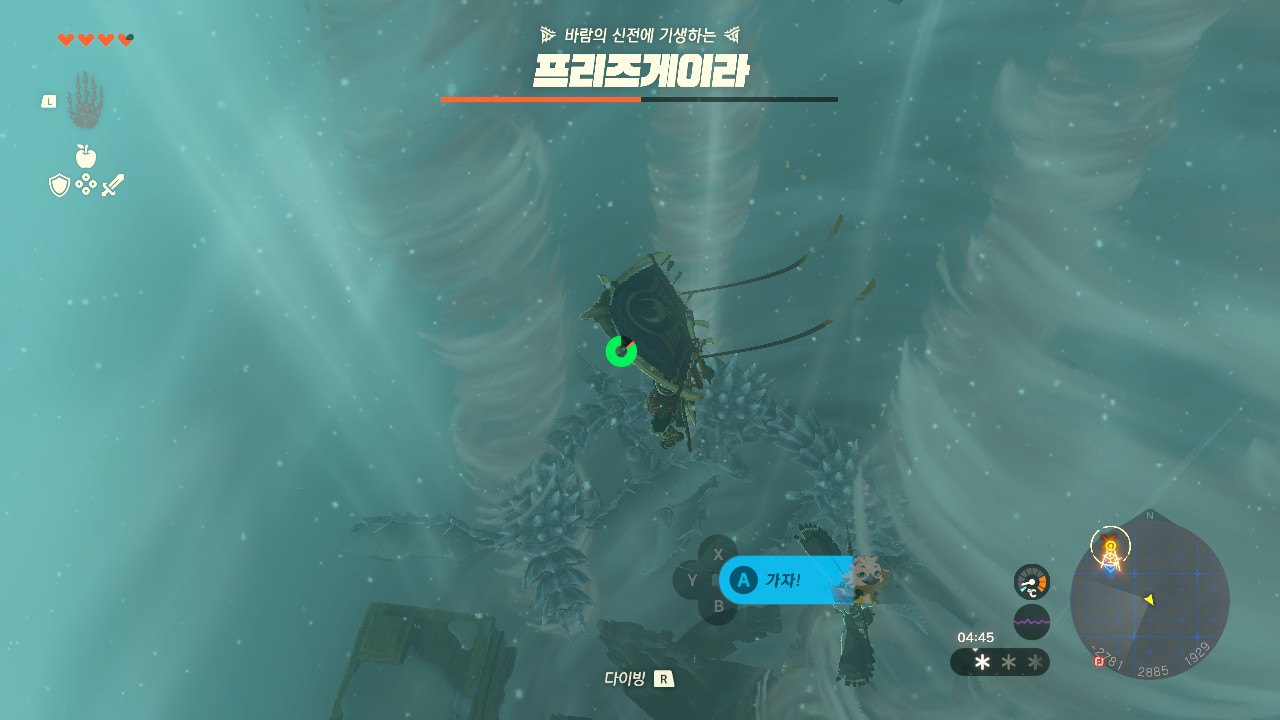Select the sword weapon quick-select icon

(x=113, y=185)
